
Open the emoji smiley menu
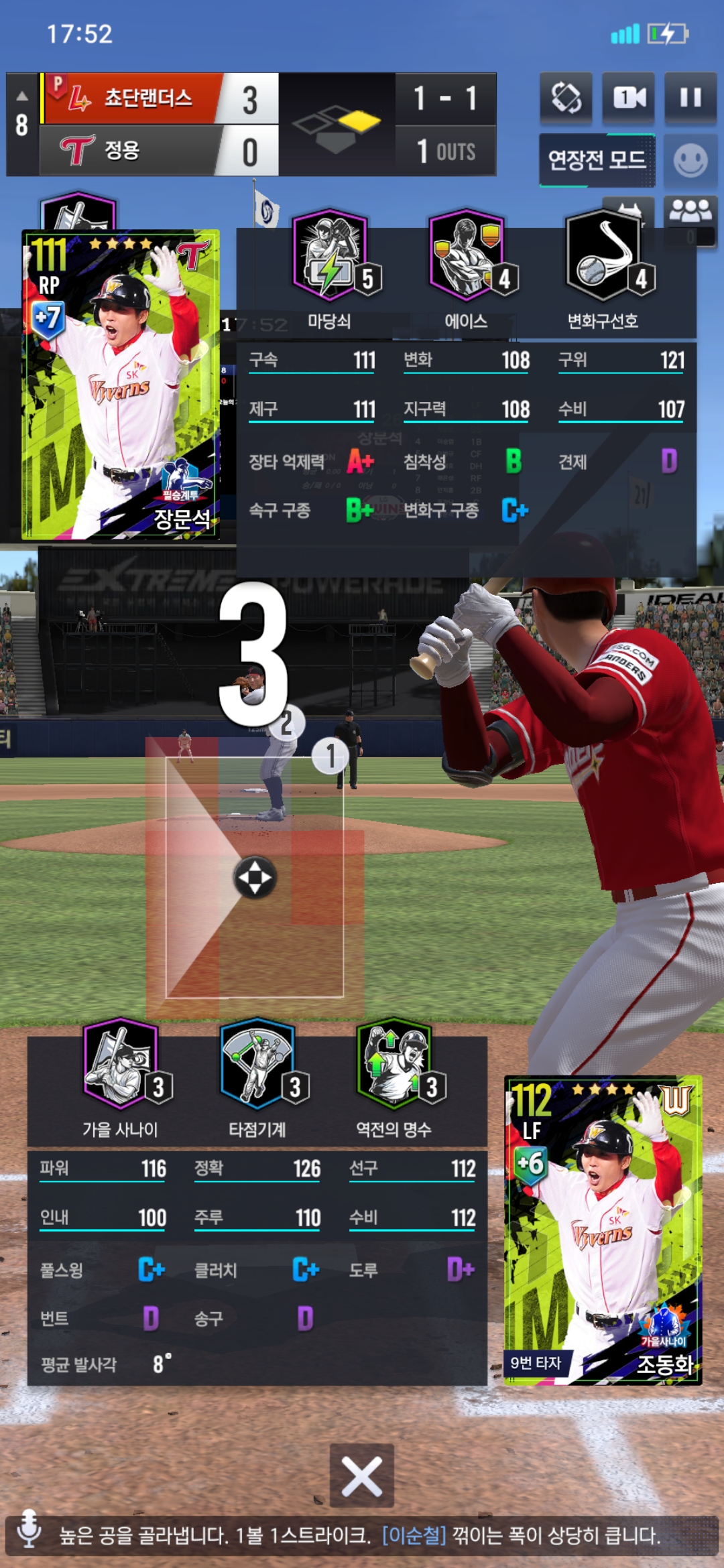690,161
